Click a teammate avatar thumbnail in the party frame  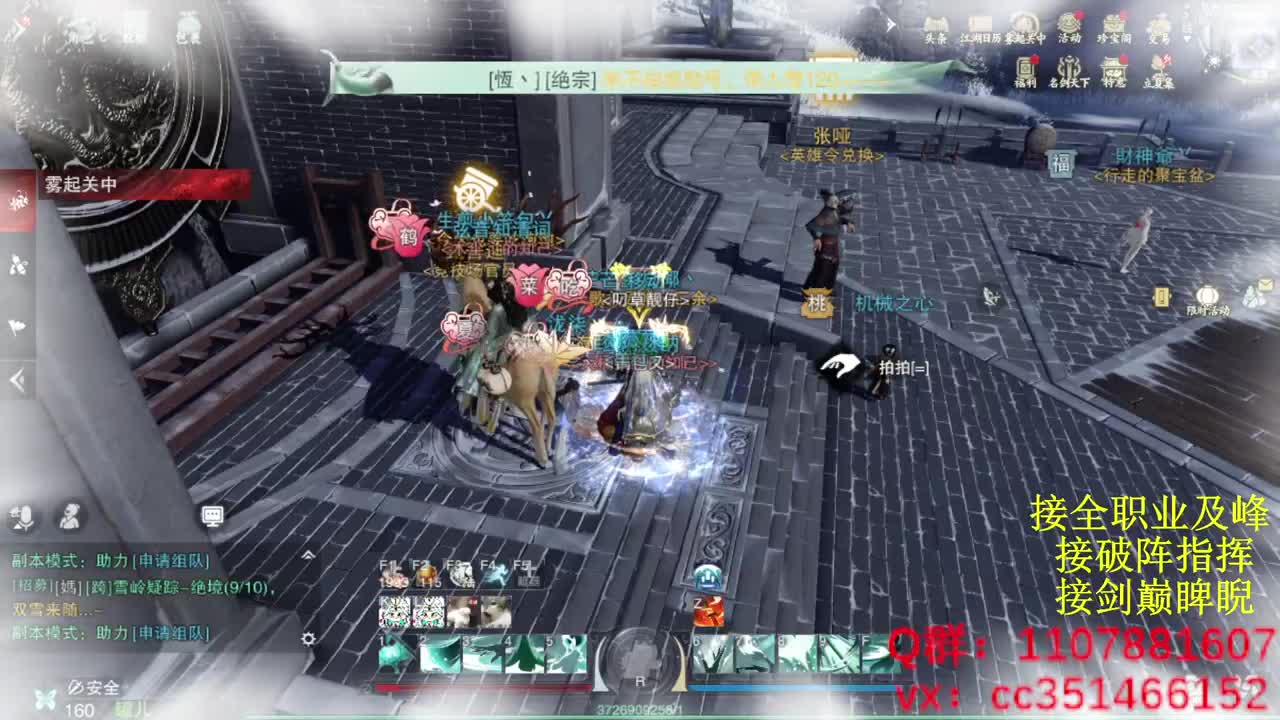[395, 612]
